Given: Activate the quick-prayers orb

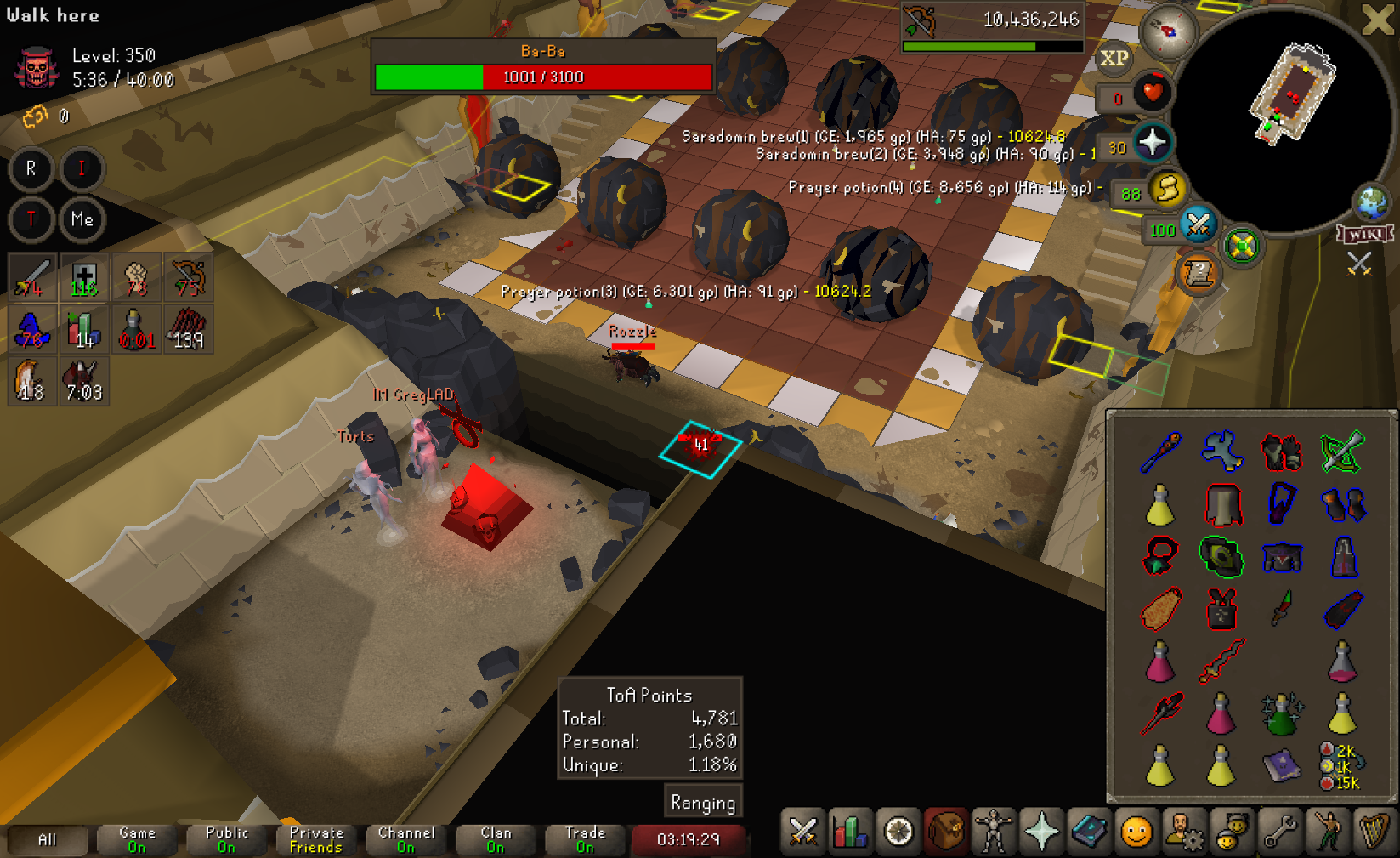Looking at the screenshot, I should (1152, 142).
